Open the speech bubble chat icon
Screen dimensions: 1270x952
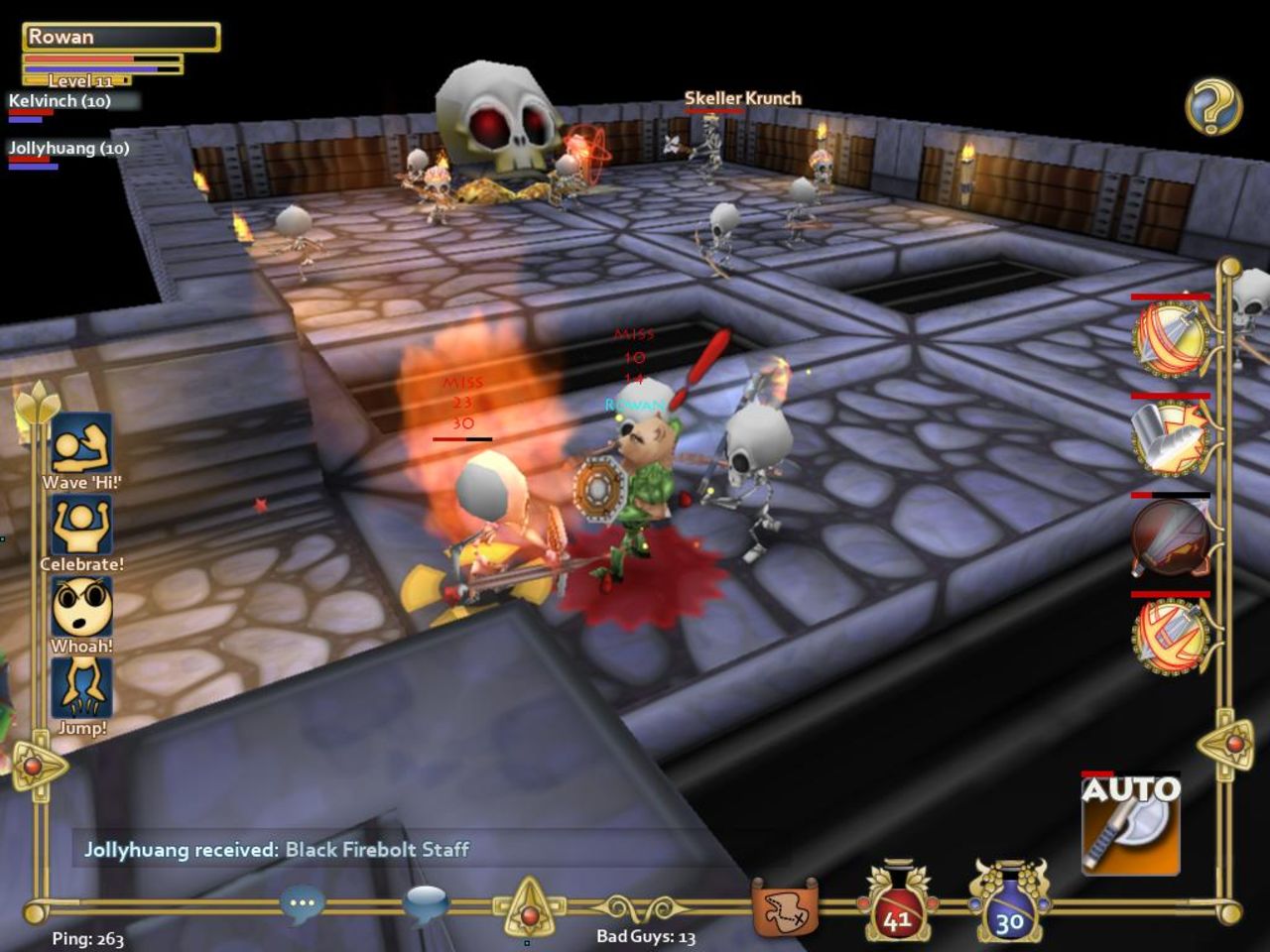pyautogui.click(x=429, y=900)
